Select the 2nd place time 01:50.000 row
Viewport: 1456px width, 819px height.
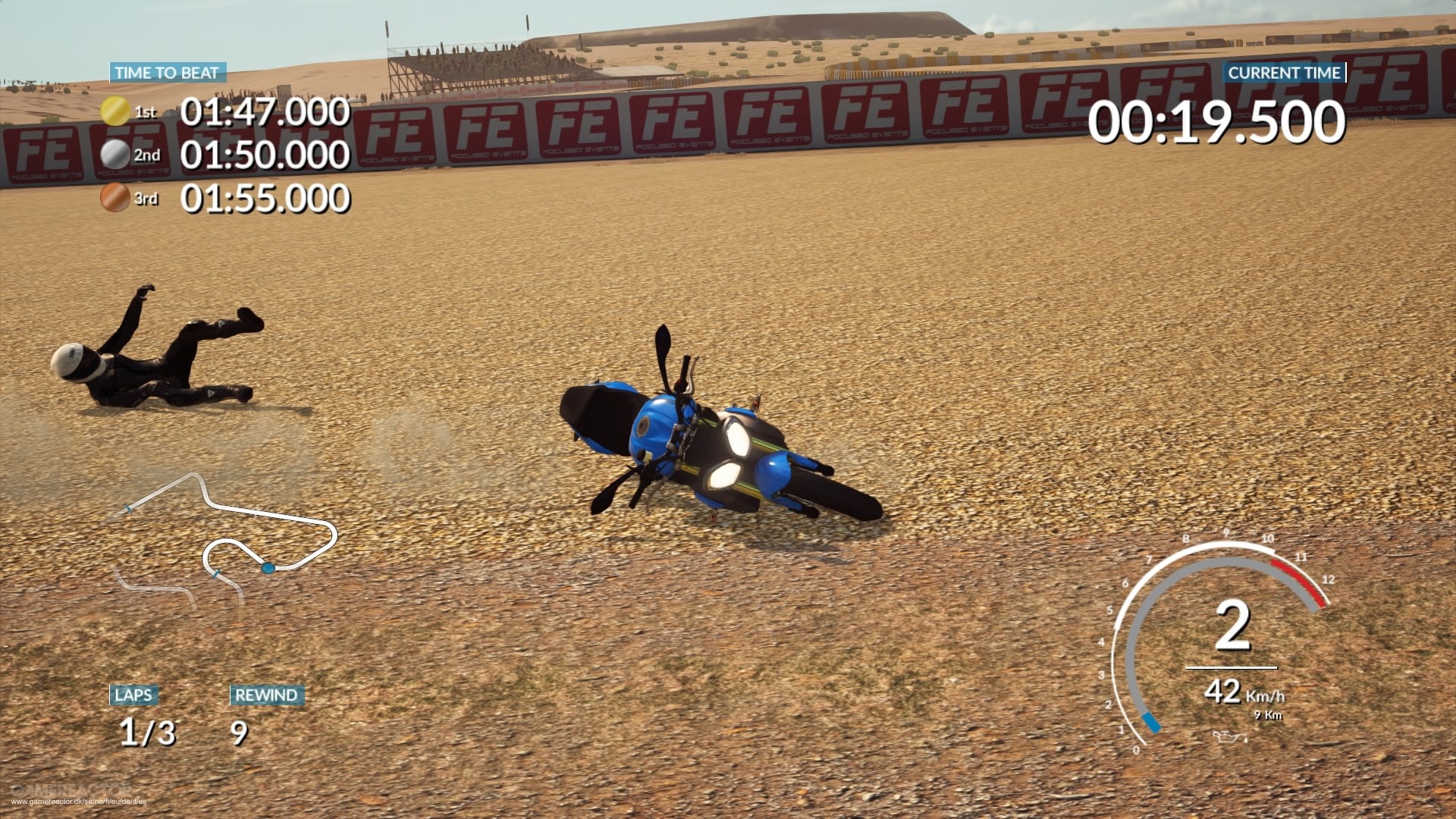click(264, 154)
